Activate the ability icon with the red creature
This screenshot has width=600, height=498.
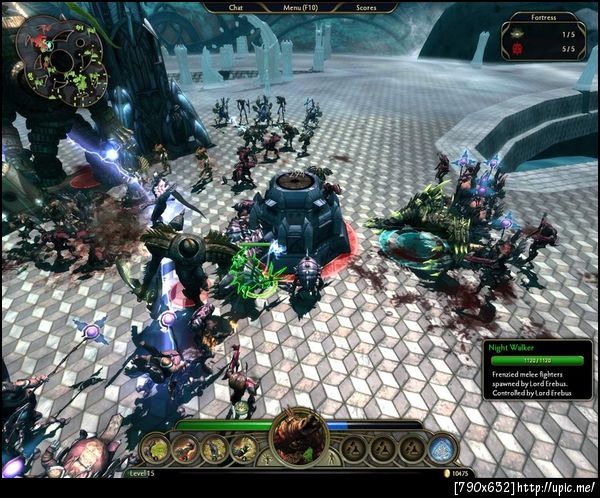coord(185,450)
